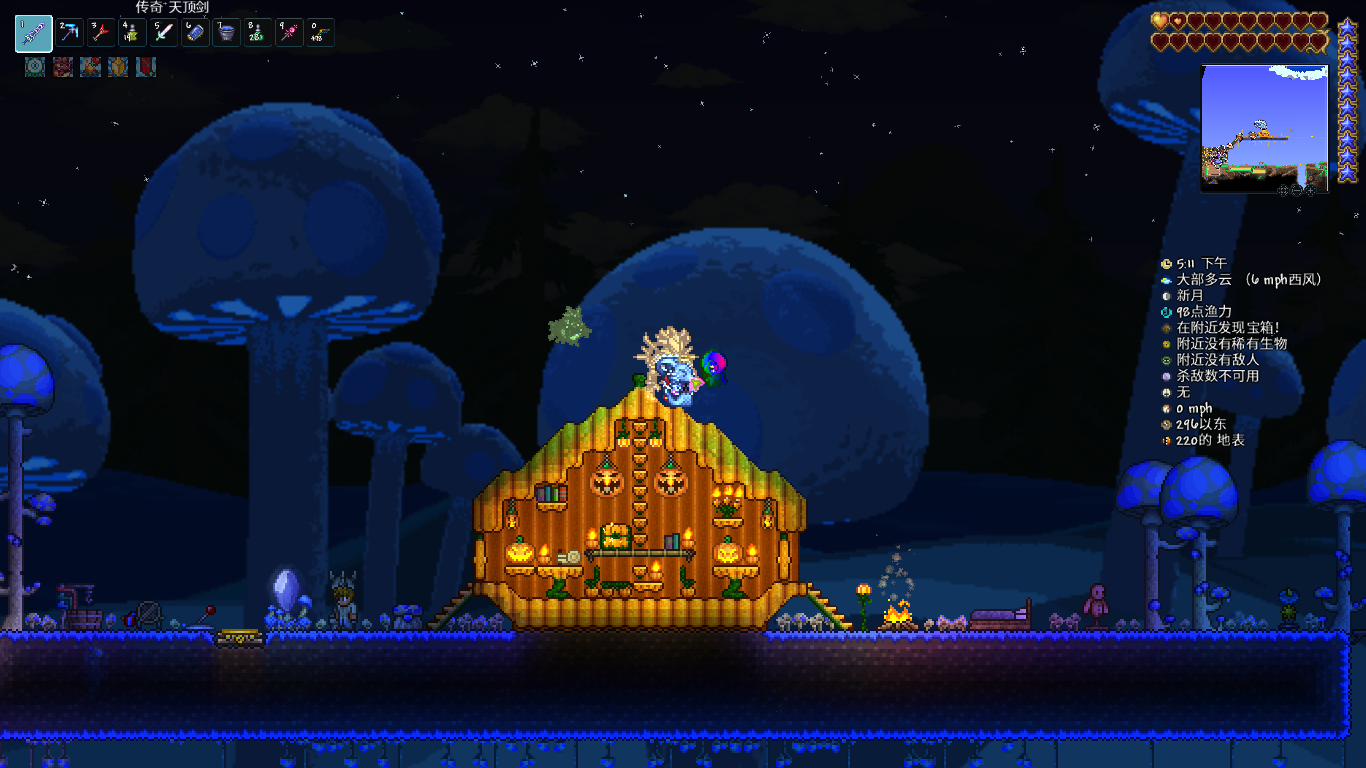Select the blue pickaxe in slot 2
This screenshot has width=1366, height=768.
[x=70, y=33]
